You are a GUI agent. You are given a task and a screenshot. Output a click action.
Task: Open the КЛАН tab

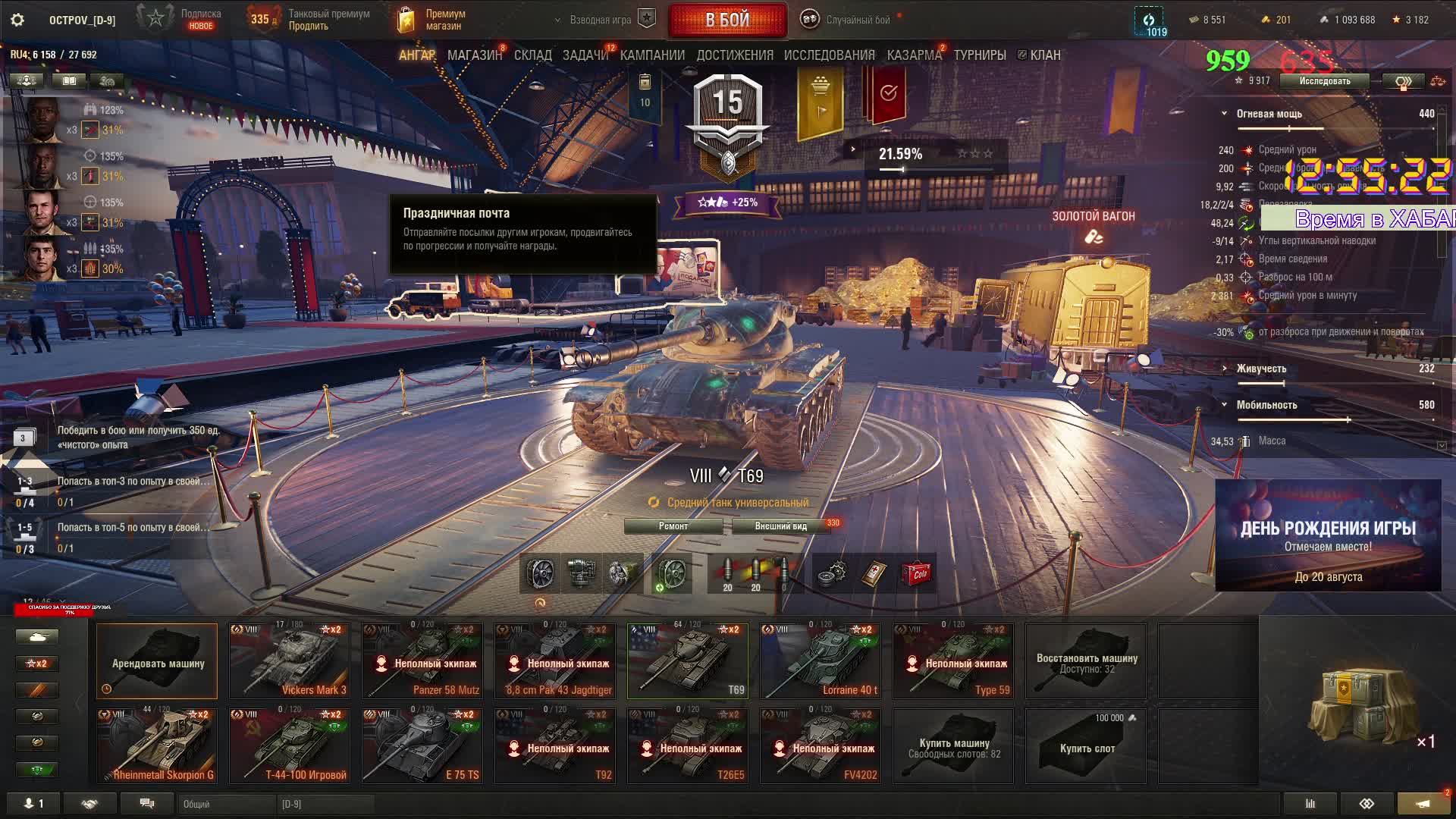[1044, 55]
